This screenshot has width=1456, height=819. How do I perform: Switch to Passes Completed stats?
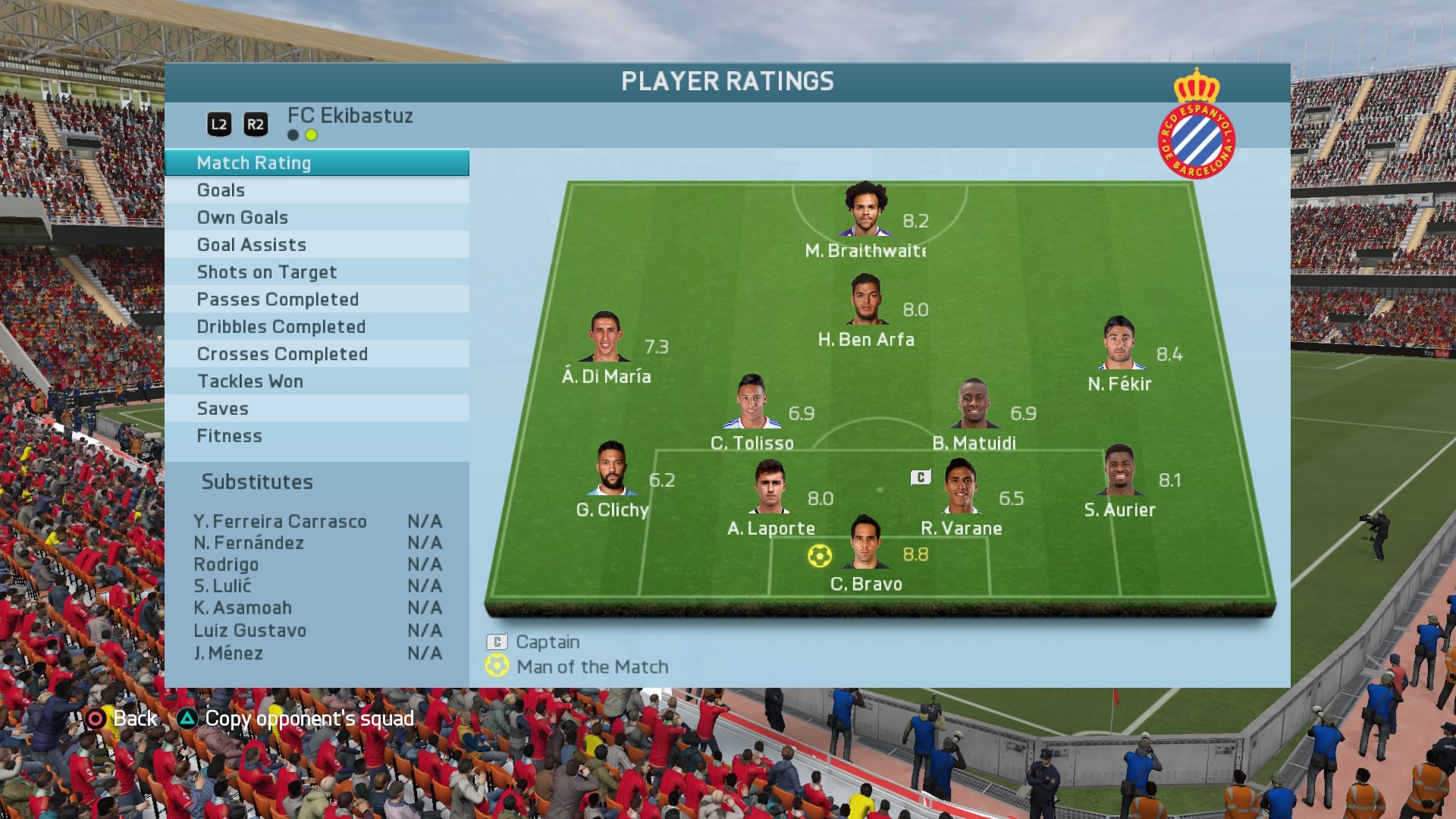[316, 300]
